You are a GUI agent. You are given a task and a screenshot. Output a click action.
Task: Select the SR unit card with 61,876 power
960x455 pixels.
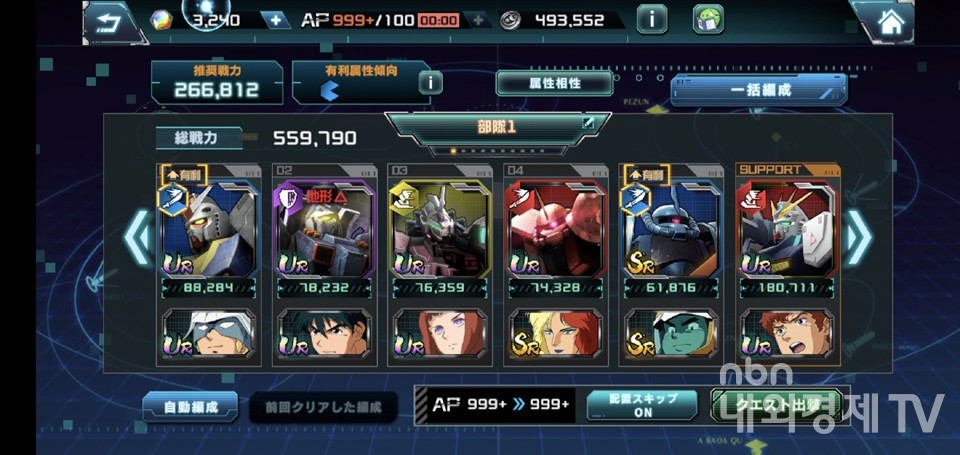(x=671, y=228)
